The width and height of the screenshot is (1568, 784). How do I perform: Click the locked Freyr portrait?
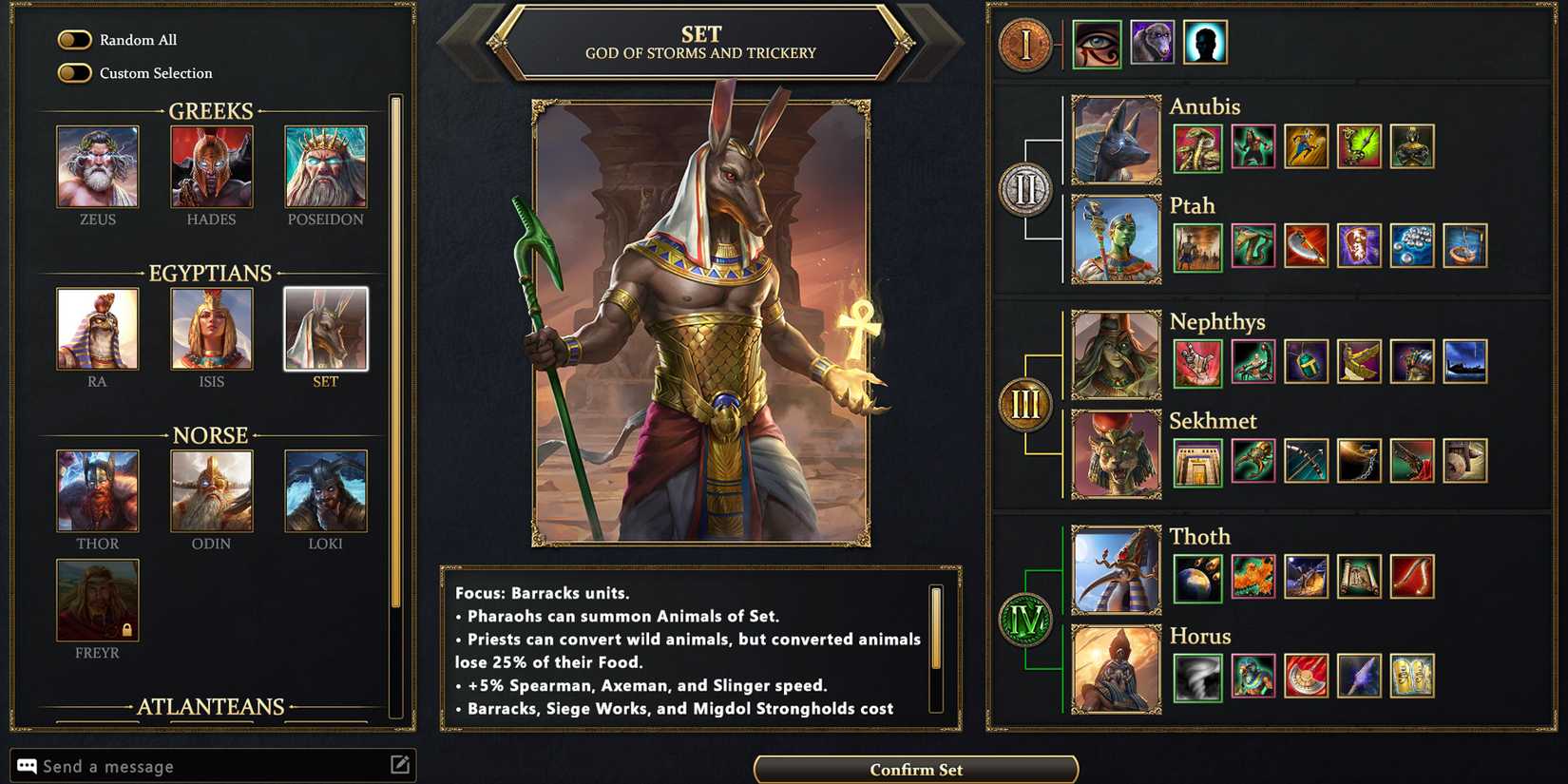96,600
